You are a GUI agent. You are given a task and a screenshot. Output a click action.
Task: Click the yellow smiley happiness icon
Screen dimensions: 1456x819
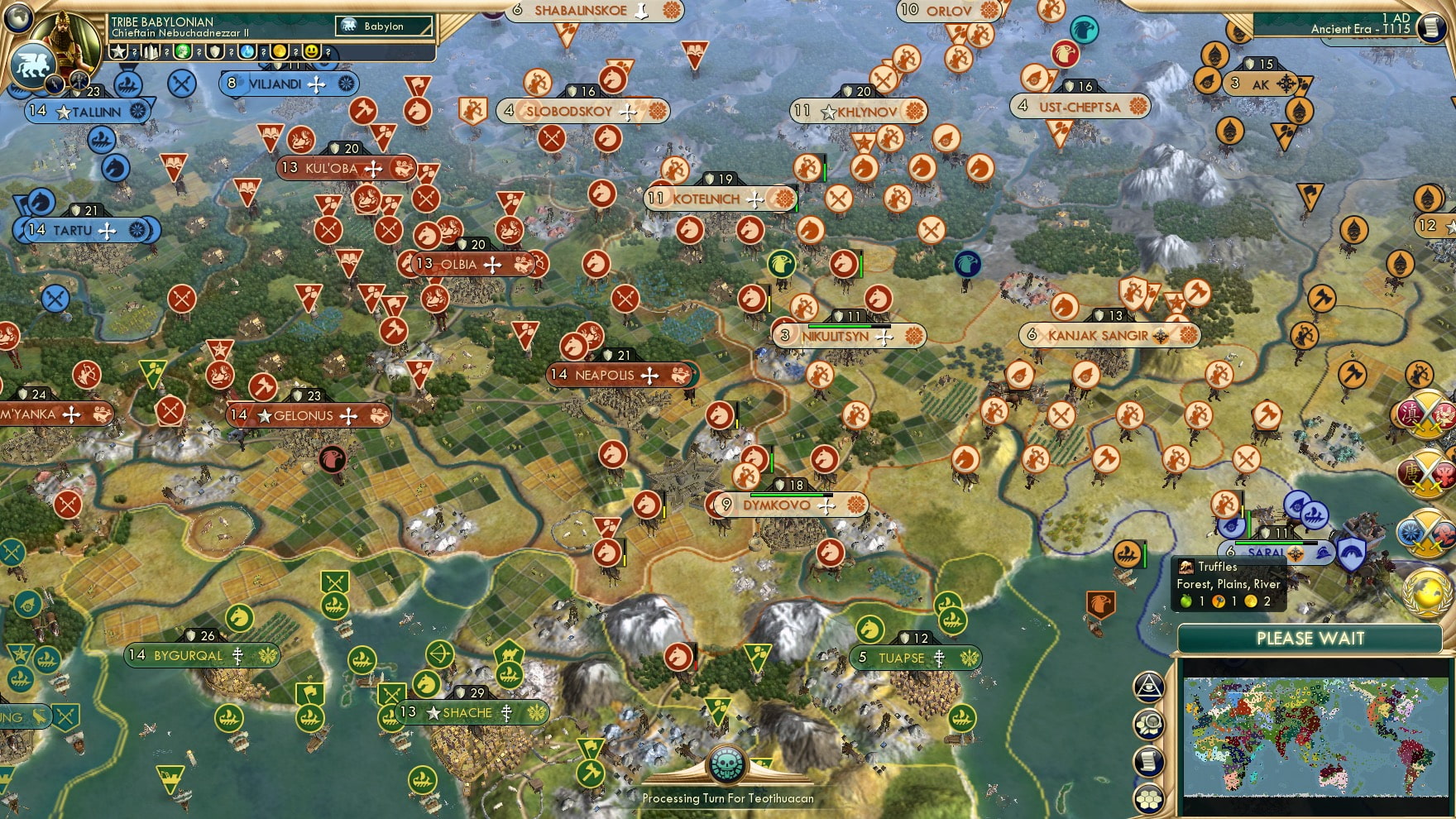pyautogui.click(x=312, y=52)
